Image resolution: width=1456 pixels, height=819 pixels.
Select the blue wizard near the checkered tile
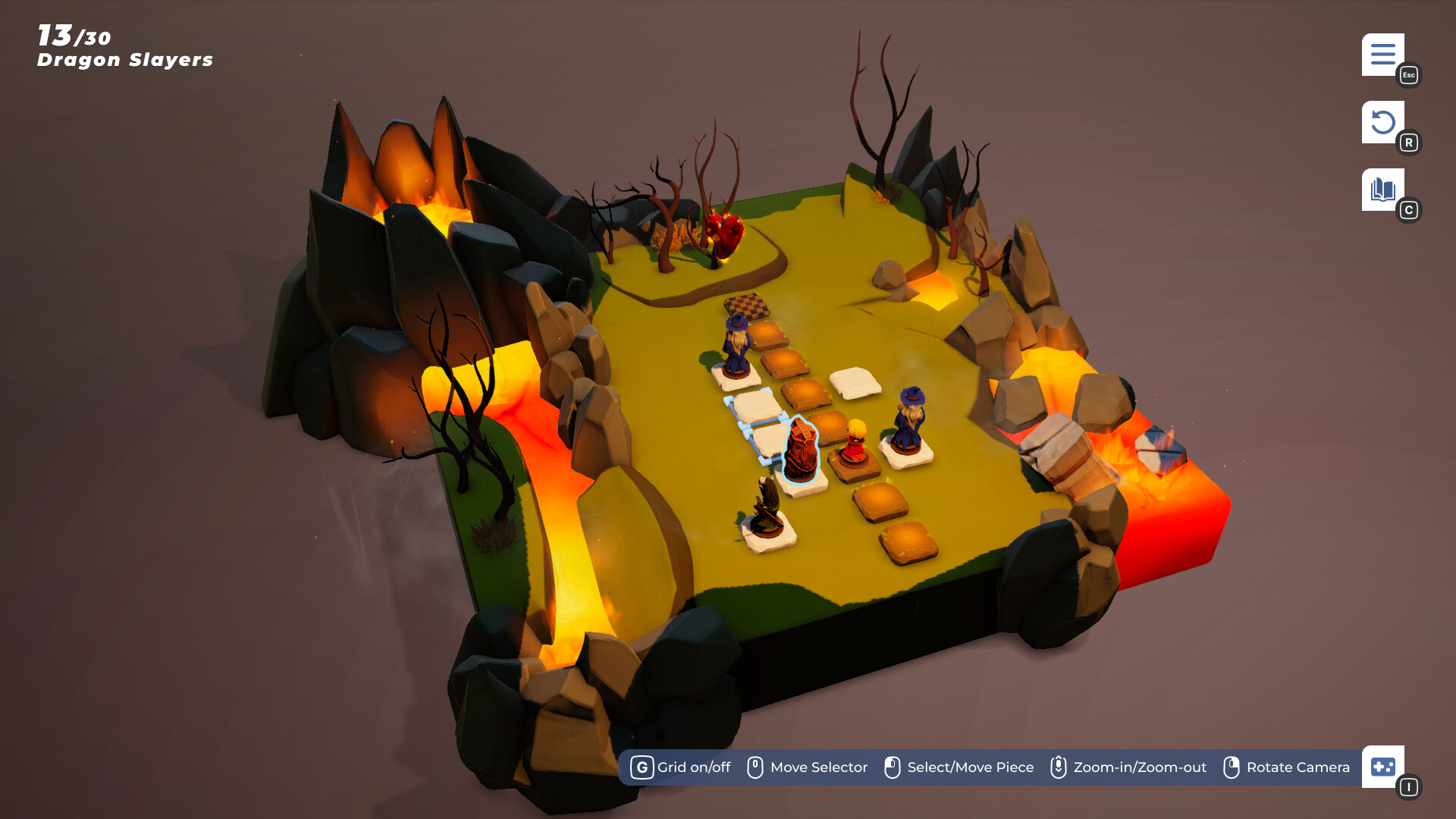(736, 345)
